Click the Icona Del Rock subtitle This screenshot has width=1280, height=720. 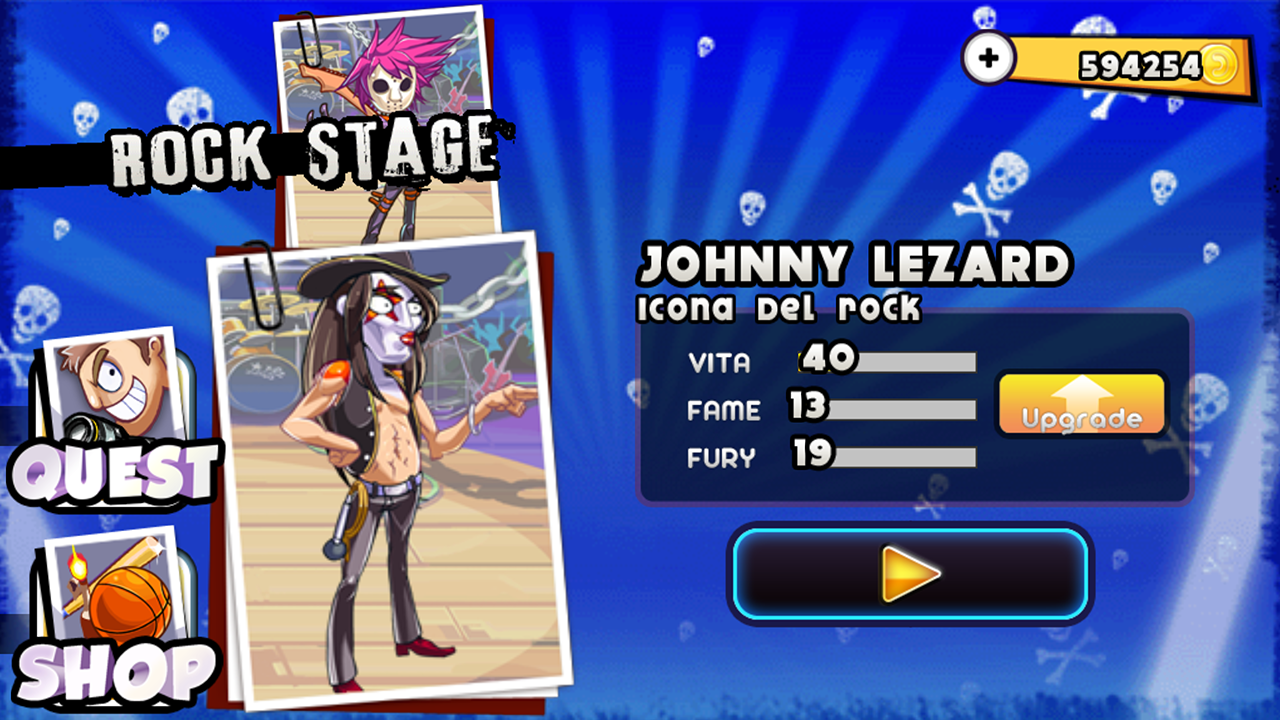click(780, 308)
